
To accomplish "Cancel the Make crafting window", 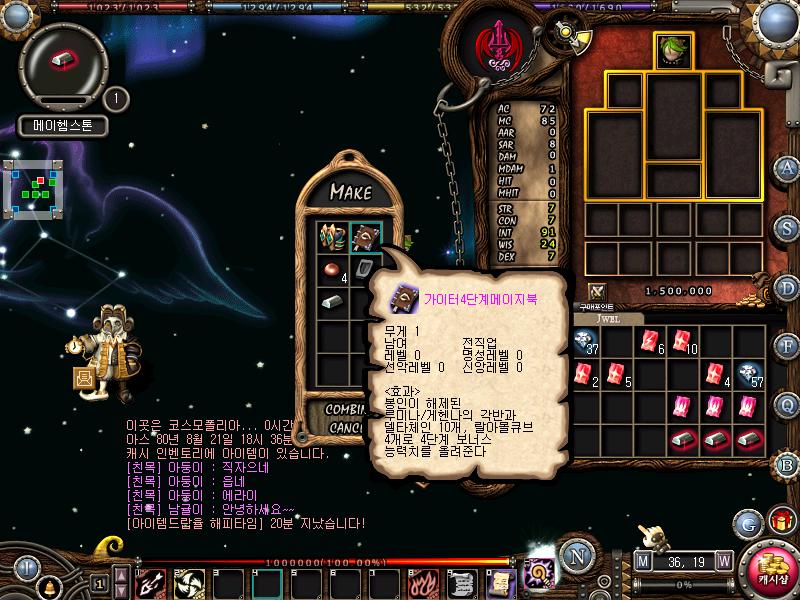I will pos(340,428).
